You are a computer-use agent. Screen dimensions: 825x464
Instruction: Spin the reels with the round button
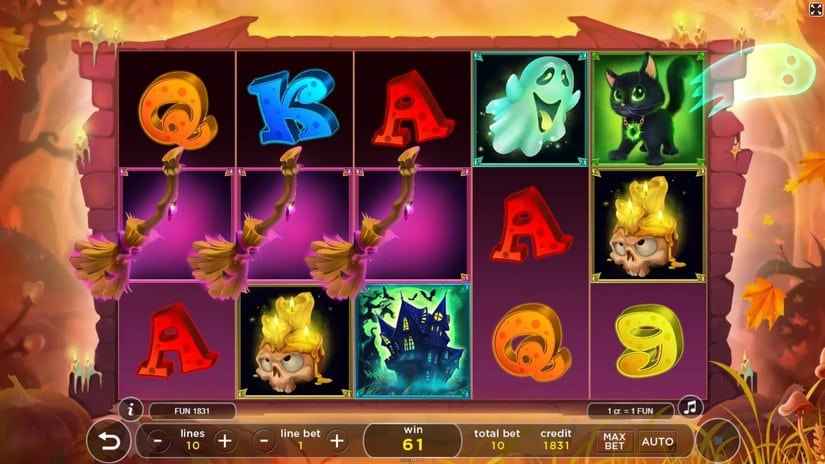718,441
